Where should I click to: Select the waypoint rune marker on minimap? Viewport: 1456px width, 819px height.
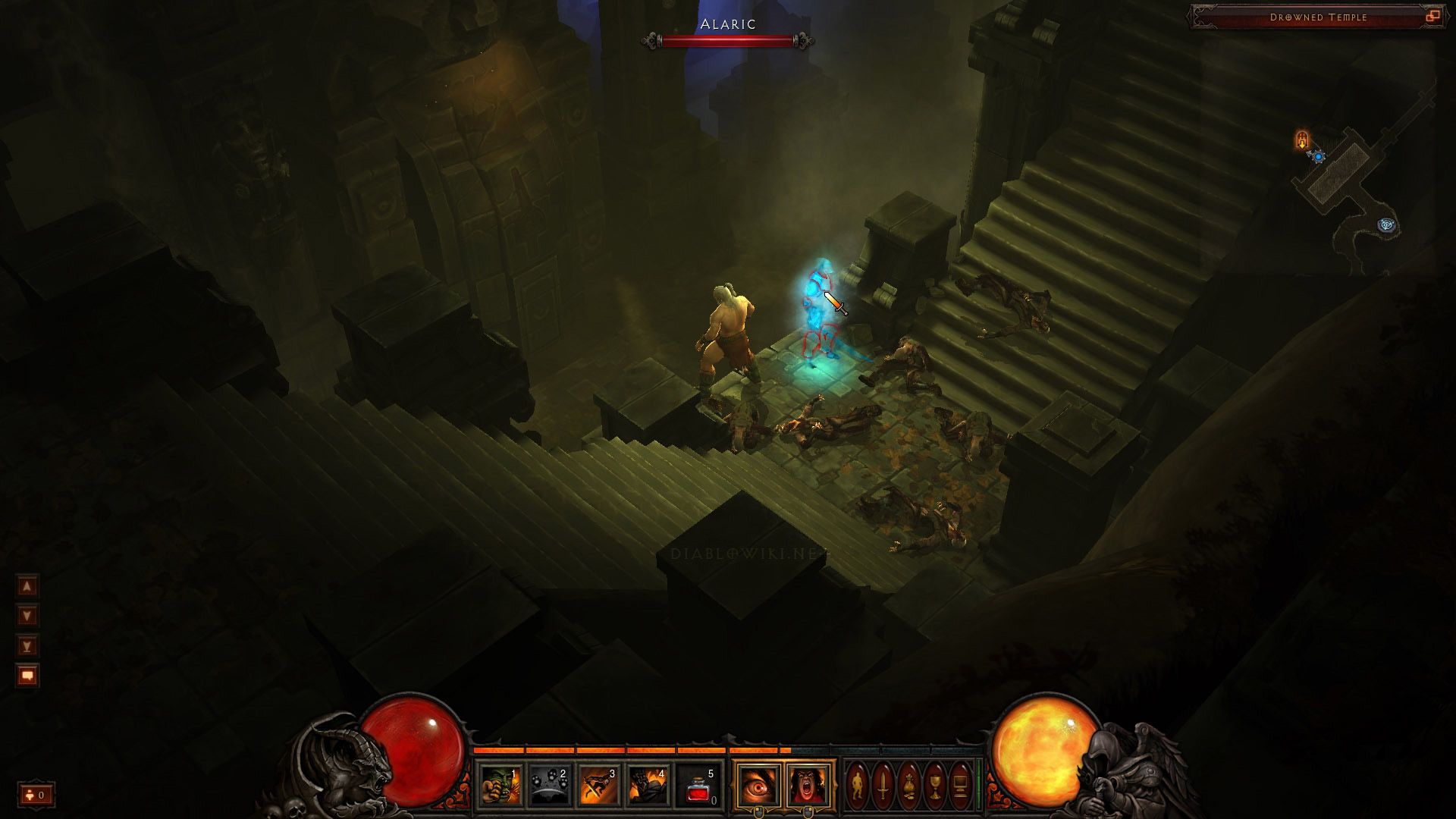coord(1388,225)
